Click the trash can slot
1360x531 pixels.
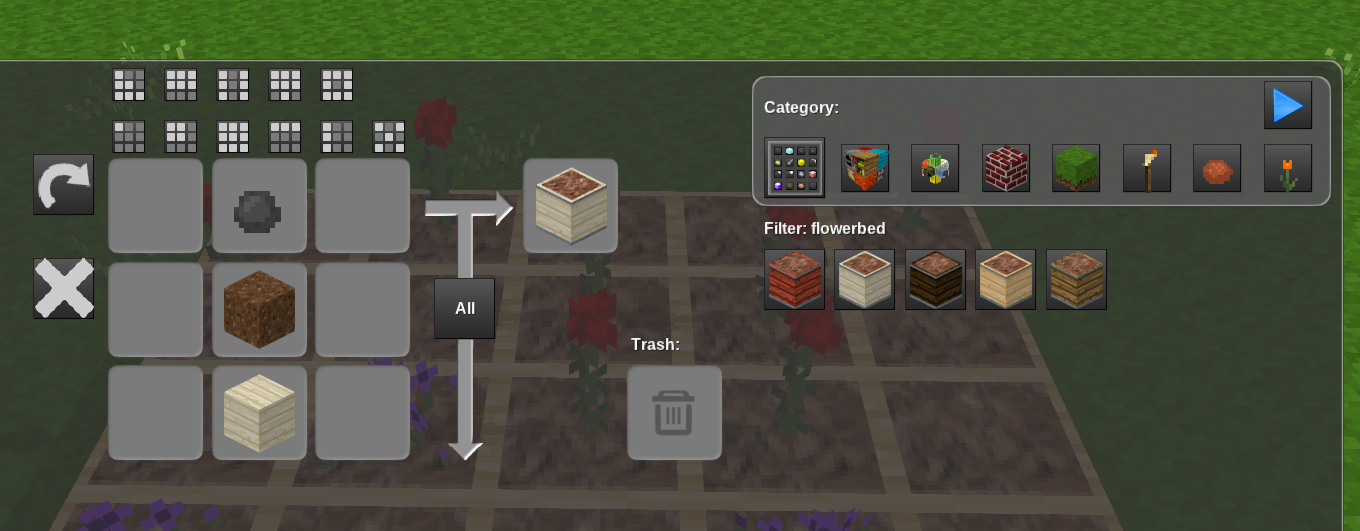click(674, 413)
